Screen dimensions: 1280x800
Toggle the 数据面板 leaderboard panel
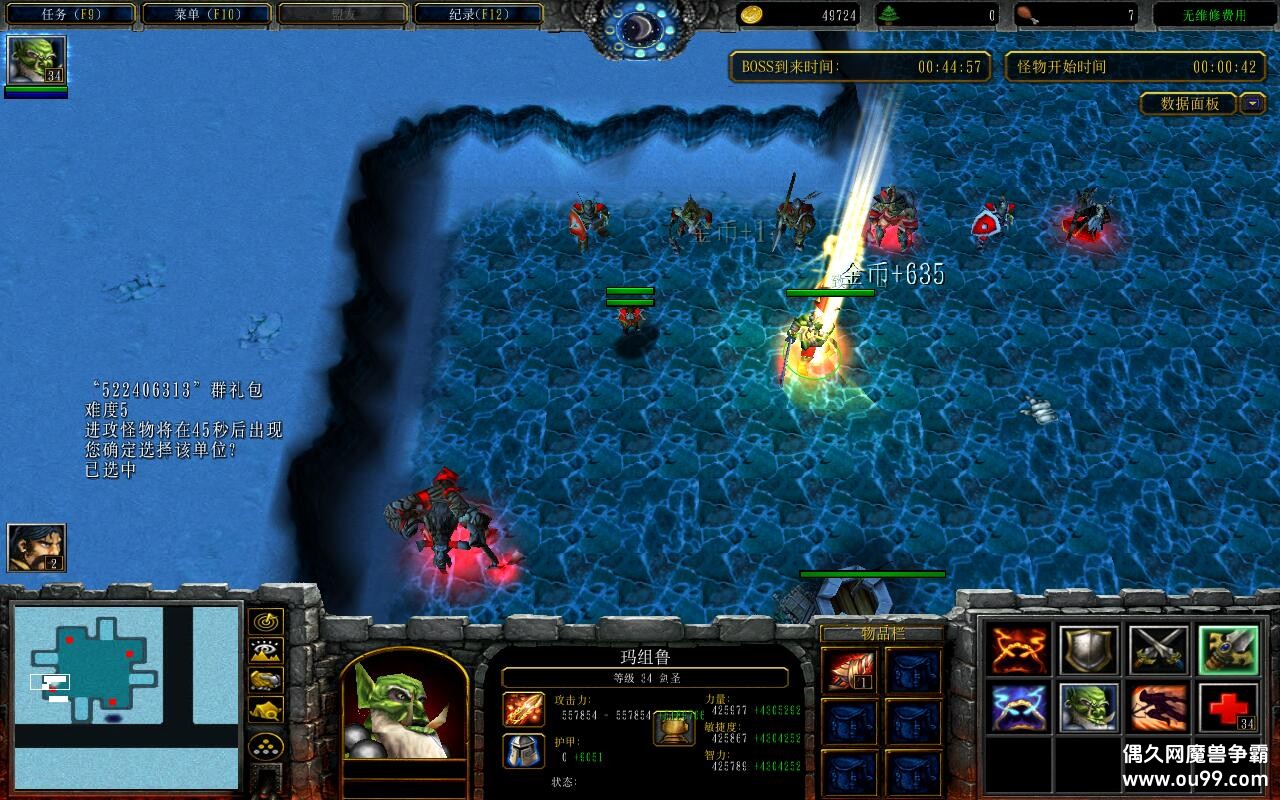tap(1189, 103)
